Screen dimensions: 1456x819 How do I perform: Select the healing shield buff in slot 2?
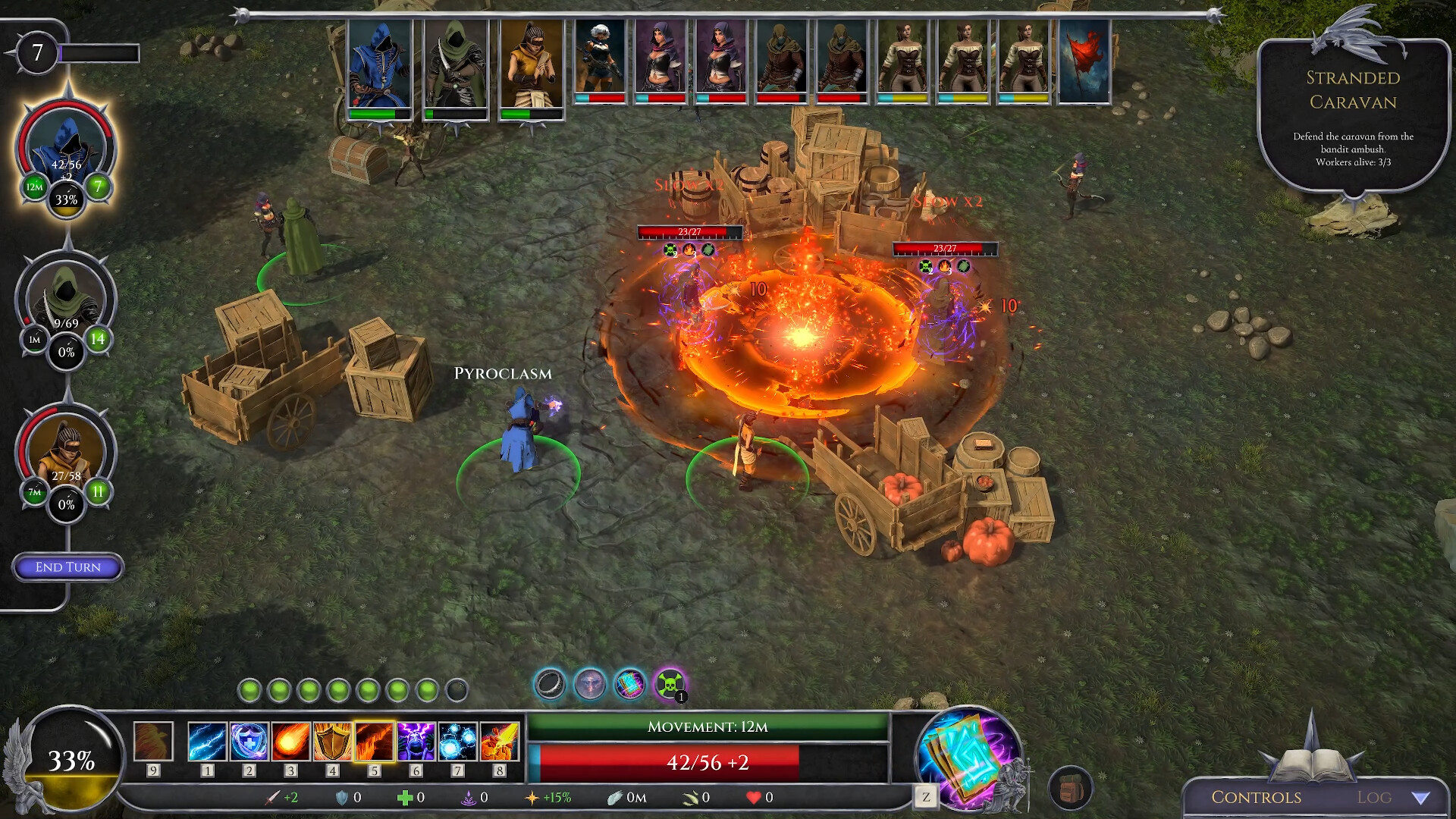[249, 747]
